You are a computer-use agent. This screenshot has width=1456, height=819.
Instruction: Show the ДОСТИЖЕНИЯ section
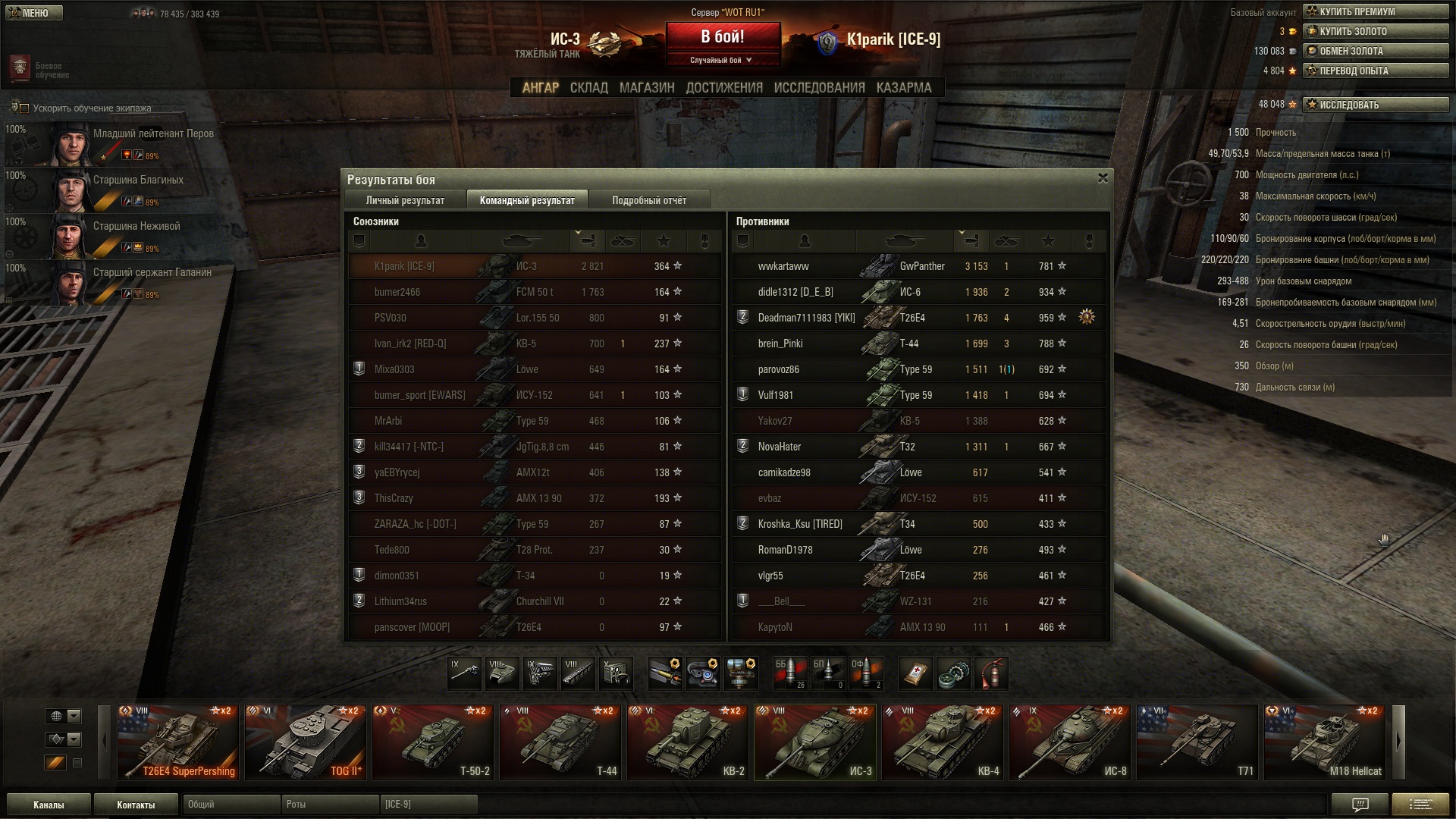point(724,88)
